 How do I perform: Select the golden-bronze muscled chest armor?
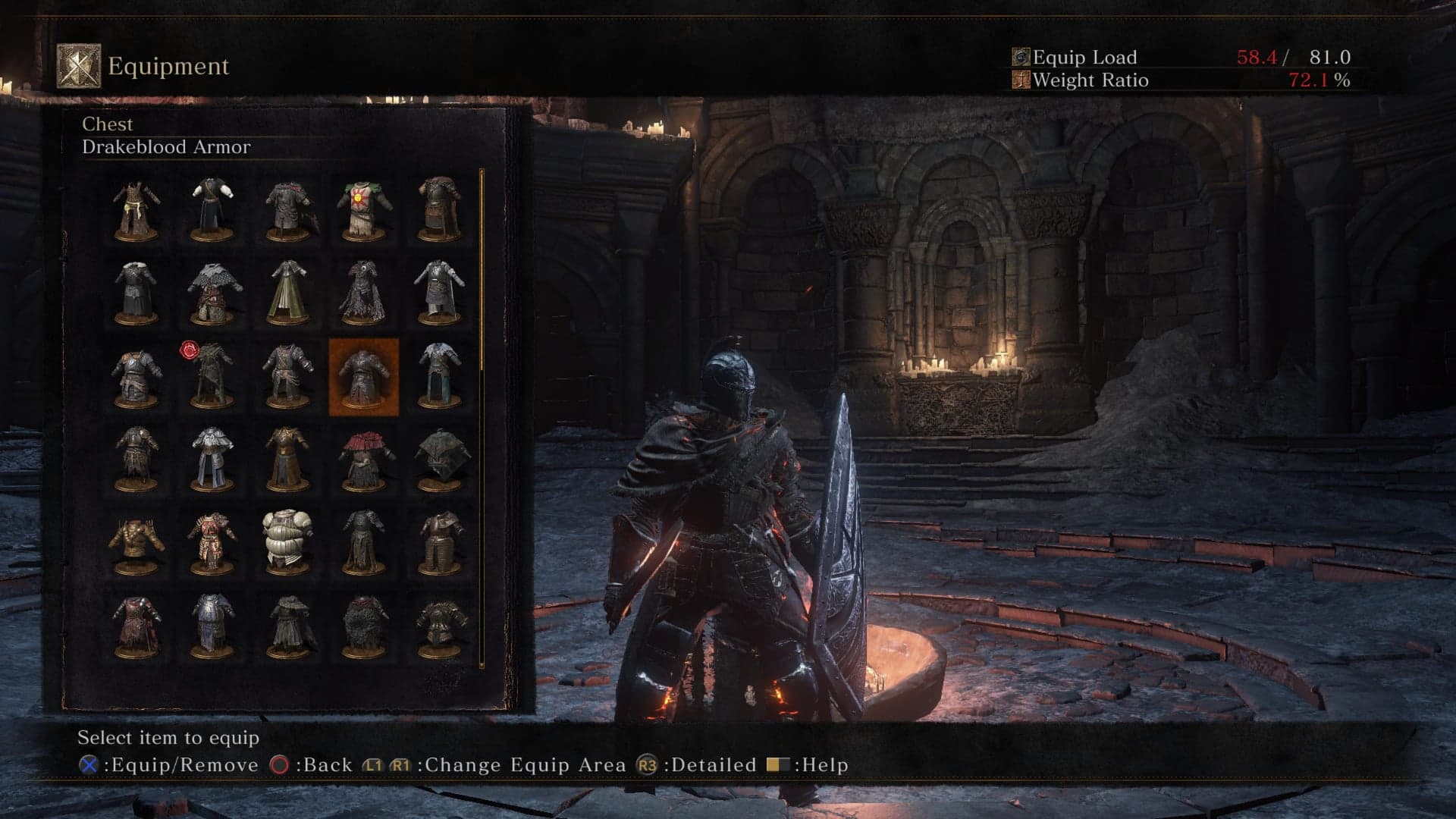(136, 541)
